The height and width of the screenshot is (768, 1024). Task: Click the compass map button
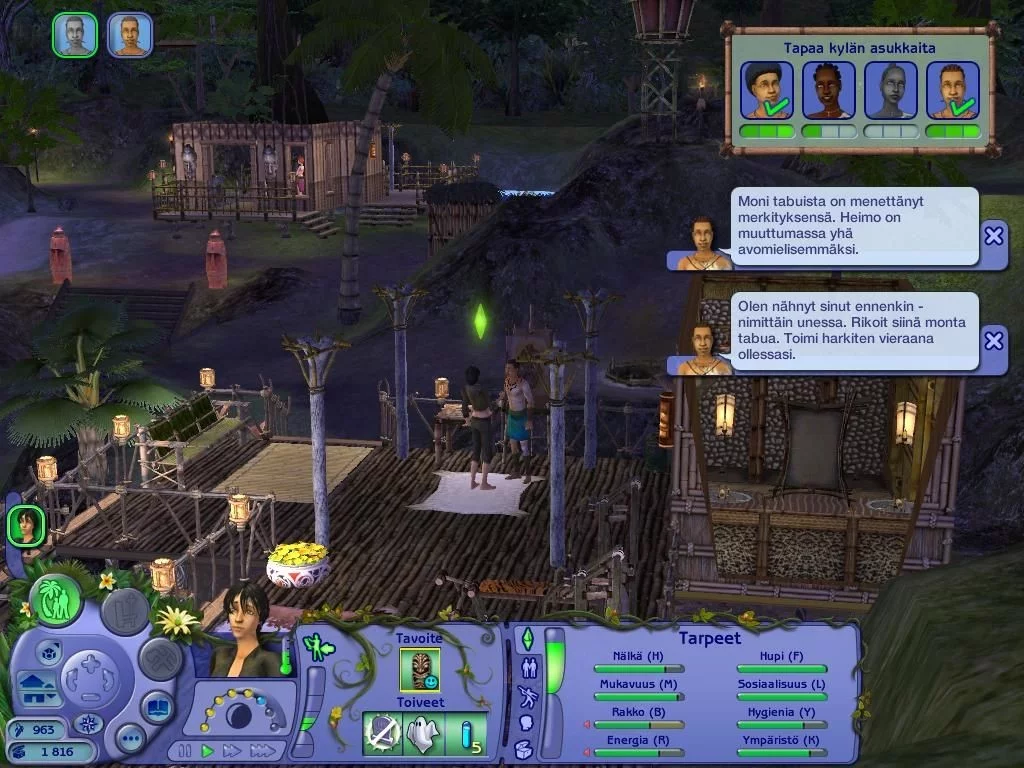click(x=88, y=723)
